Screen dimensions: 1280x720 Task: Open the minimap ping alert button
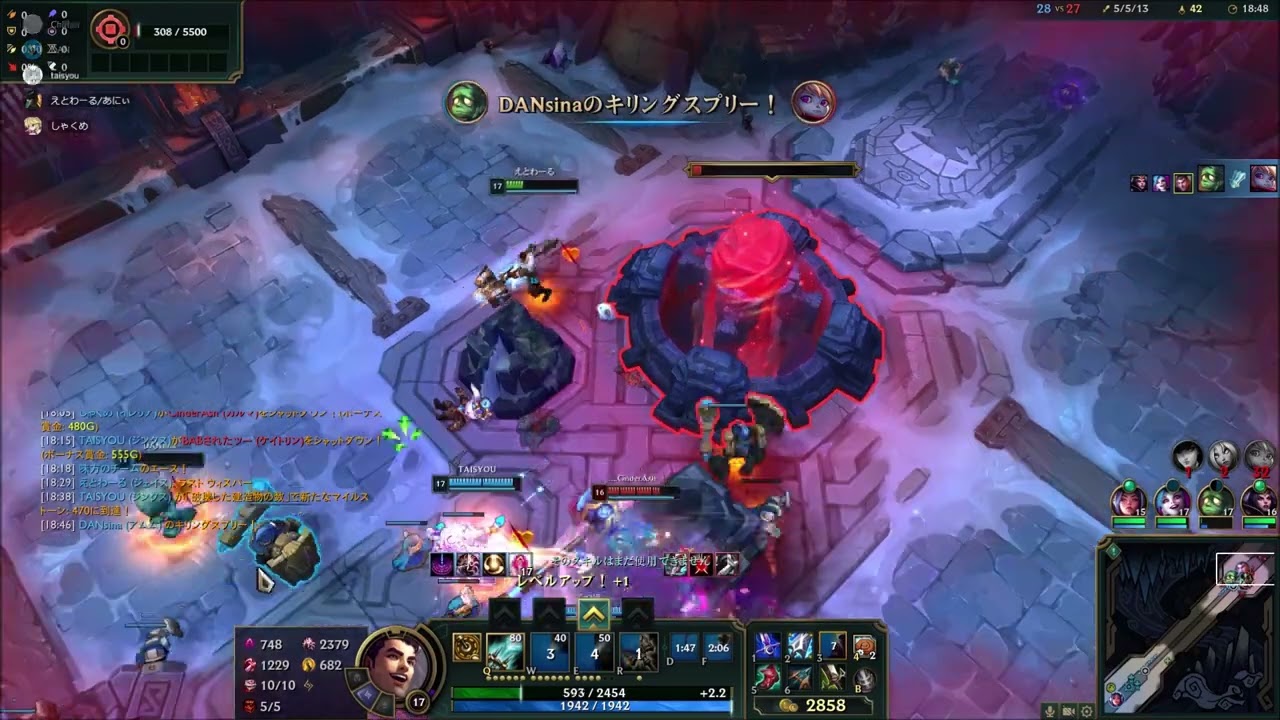point(1110,549)
